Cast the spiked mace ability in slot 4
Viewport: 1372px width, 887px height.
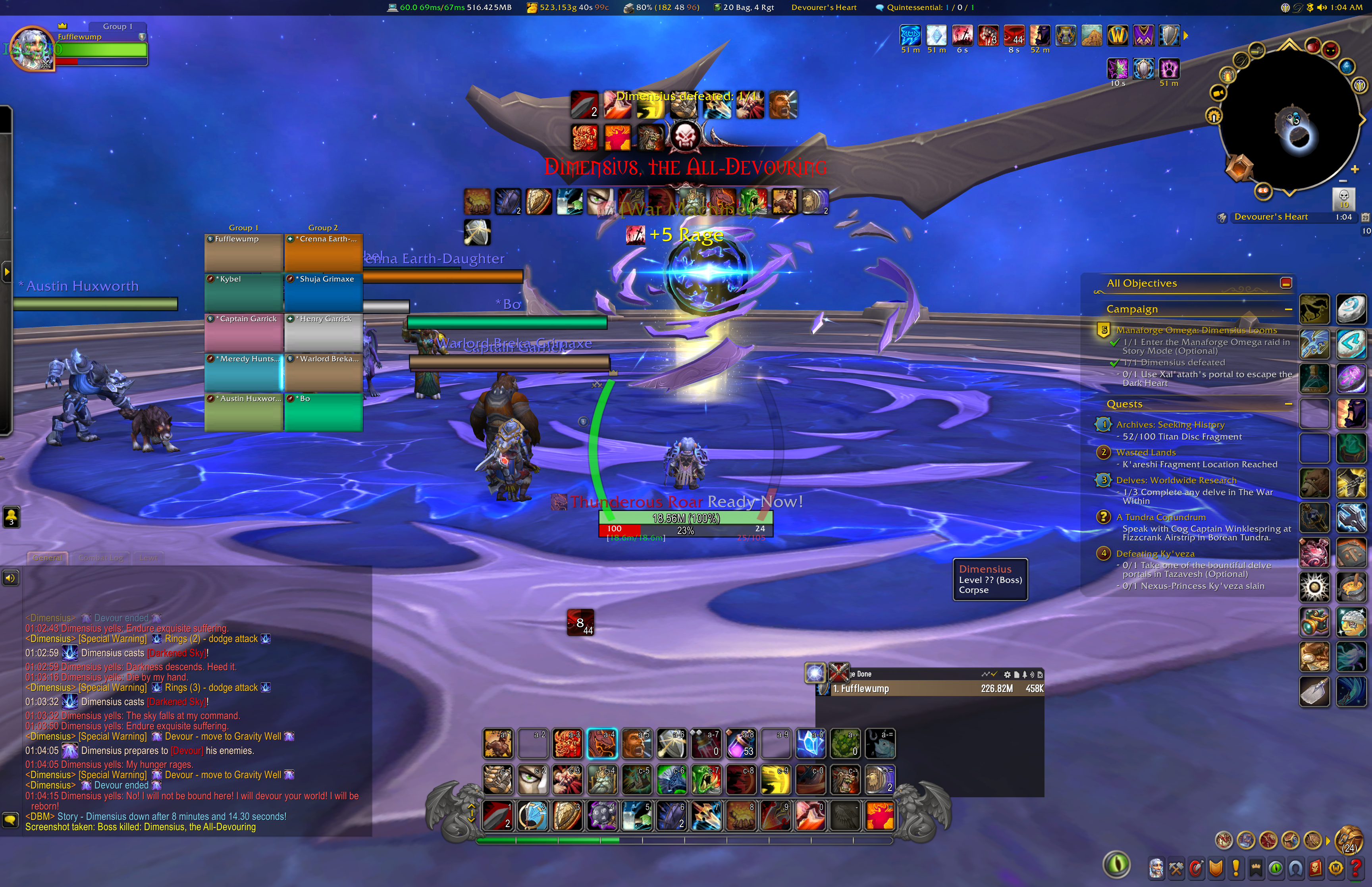coord(602,815)
